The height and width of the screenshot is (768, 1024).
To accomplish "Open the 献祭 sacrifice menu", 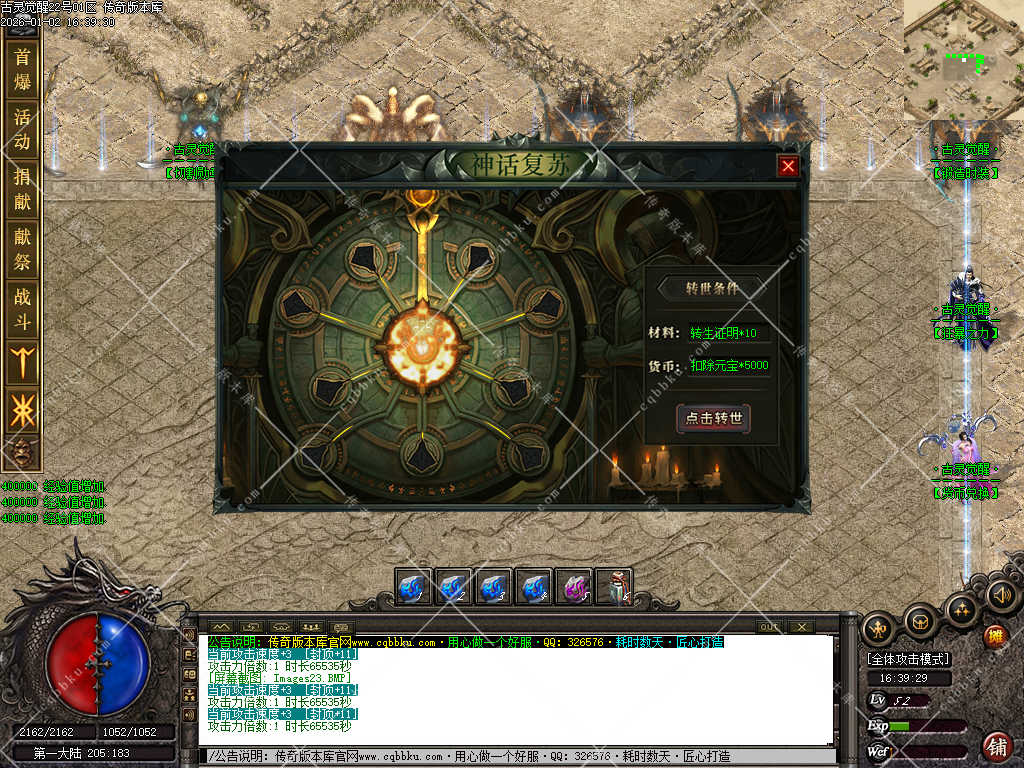I will coord(22,248).
